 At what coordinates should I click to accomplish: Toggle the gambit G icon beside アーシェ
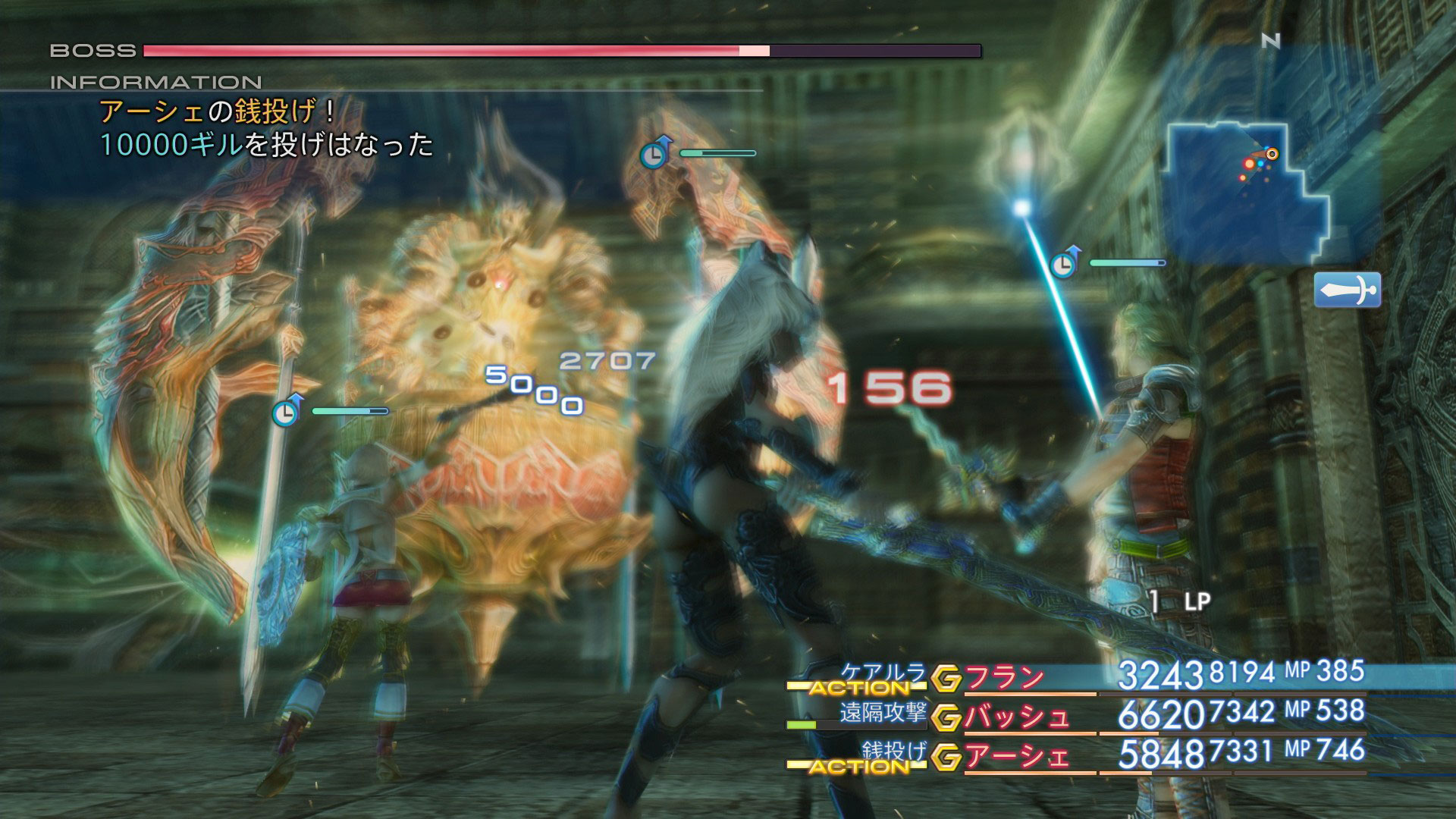click(x=946, y=758)
